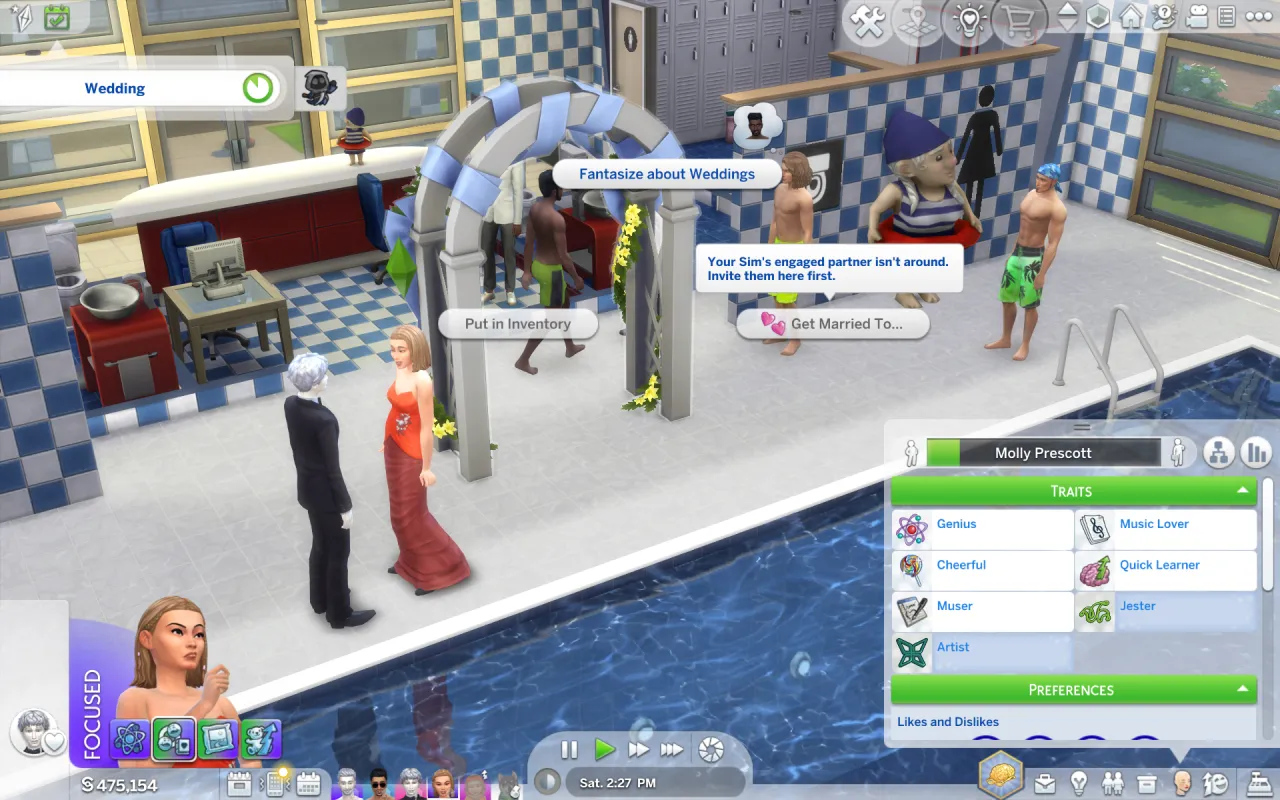Open the Simology head icon near bottom right
This screenshot has width=1280, height=800.
point(1180,785)
